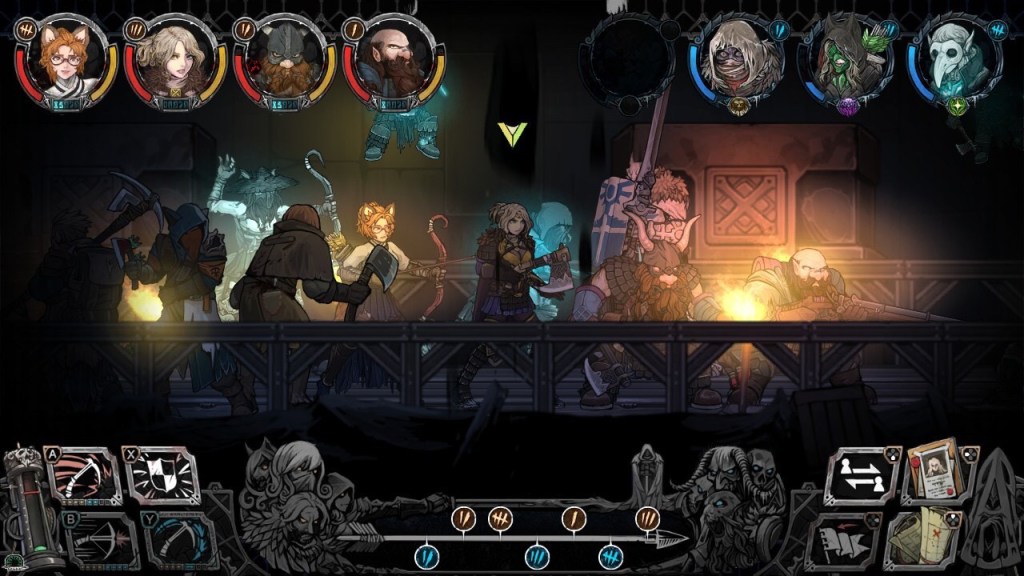This screenshot has width=1024, height=576.
Task: Target the hooded masked enemy portrait
Action: tap(740, 58)
